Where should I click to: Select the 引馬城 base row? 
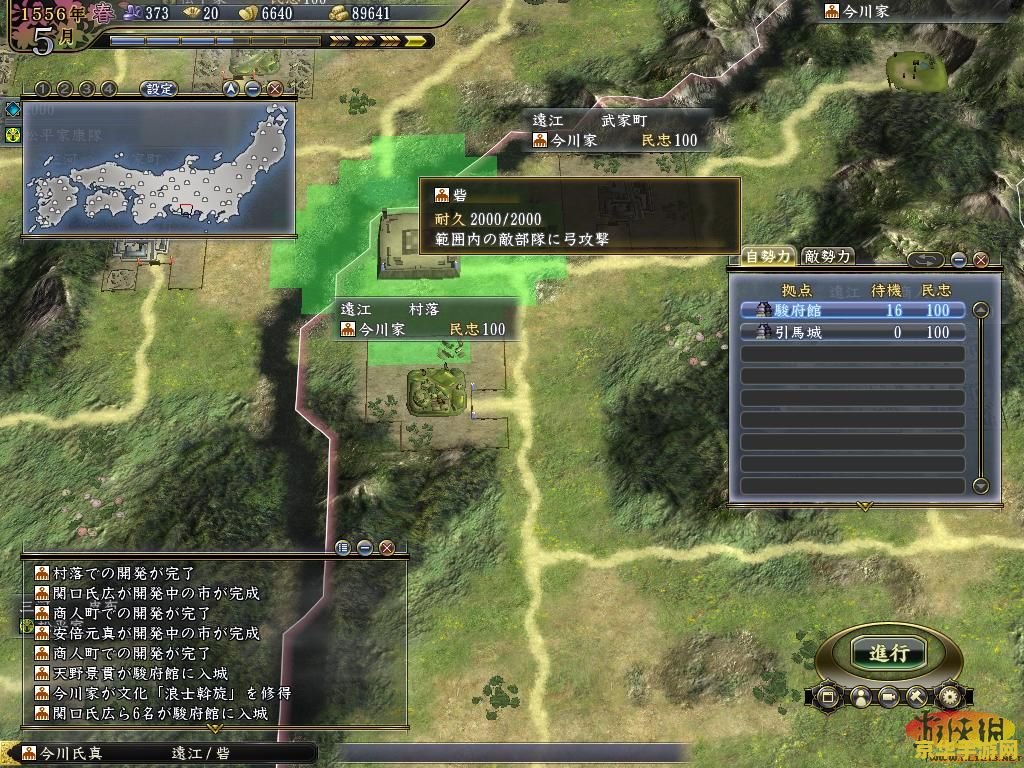(x=853, y=332)
